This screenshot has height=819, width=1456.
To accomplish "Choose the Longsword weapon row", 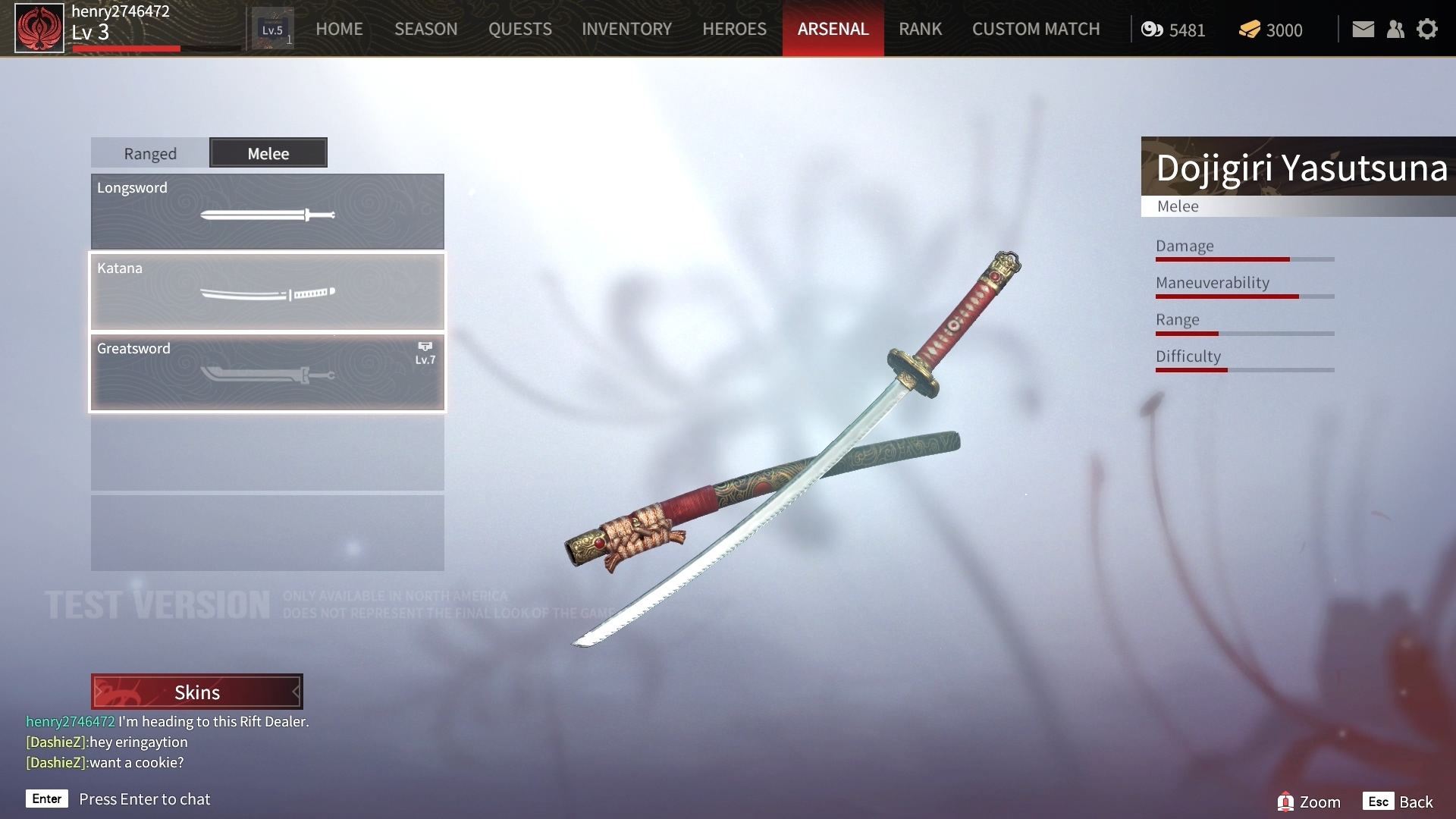I will pyautogui.click(x=267, y=212).
